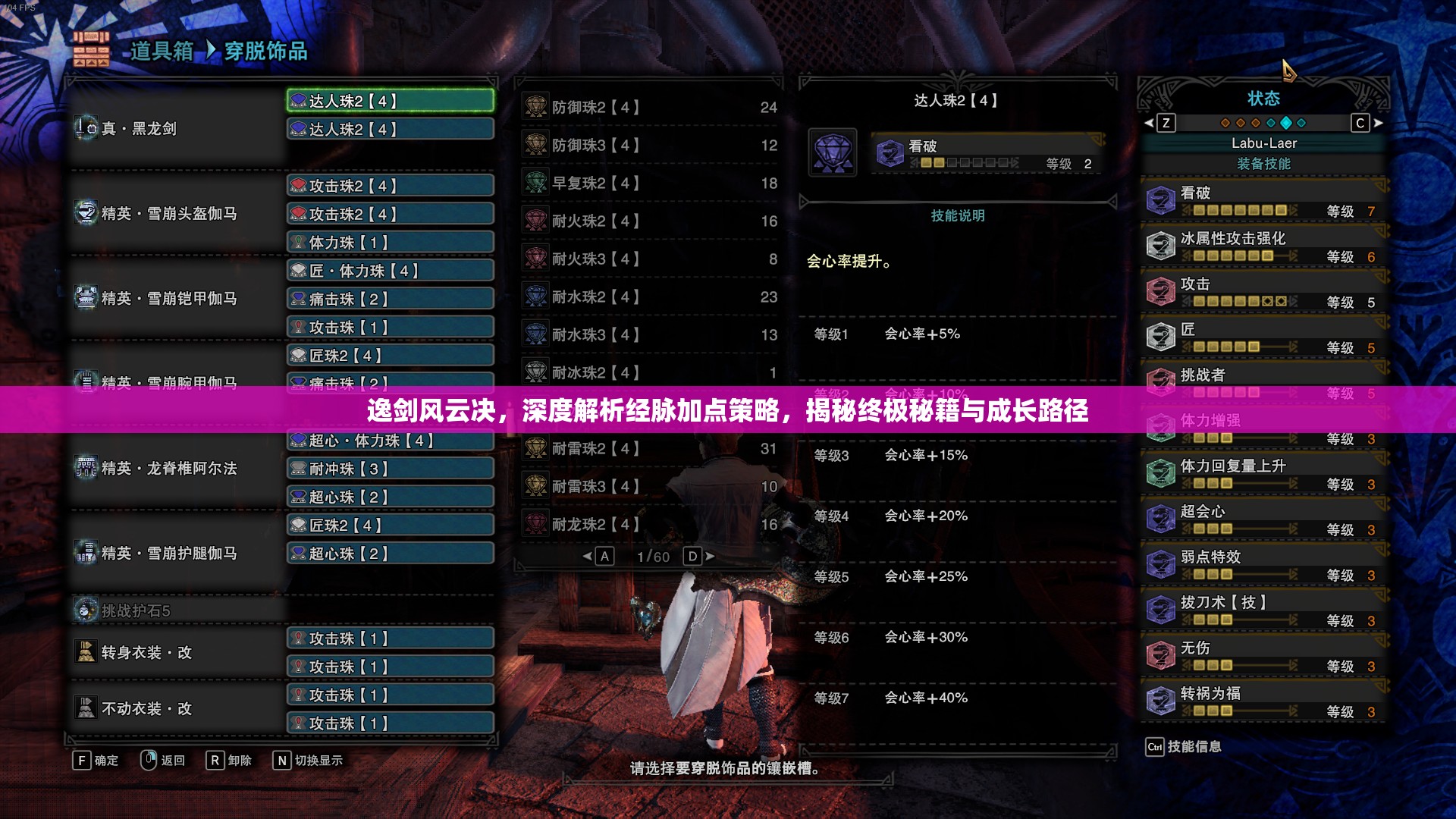Pick the 耐水珠2【4】 list entry
This screenshot has width=1456, height=819.
coord(650,297)
